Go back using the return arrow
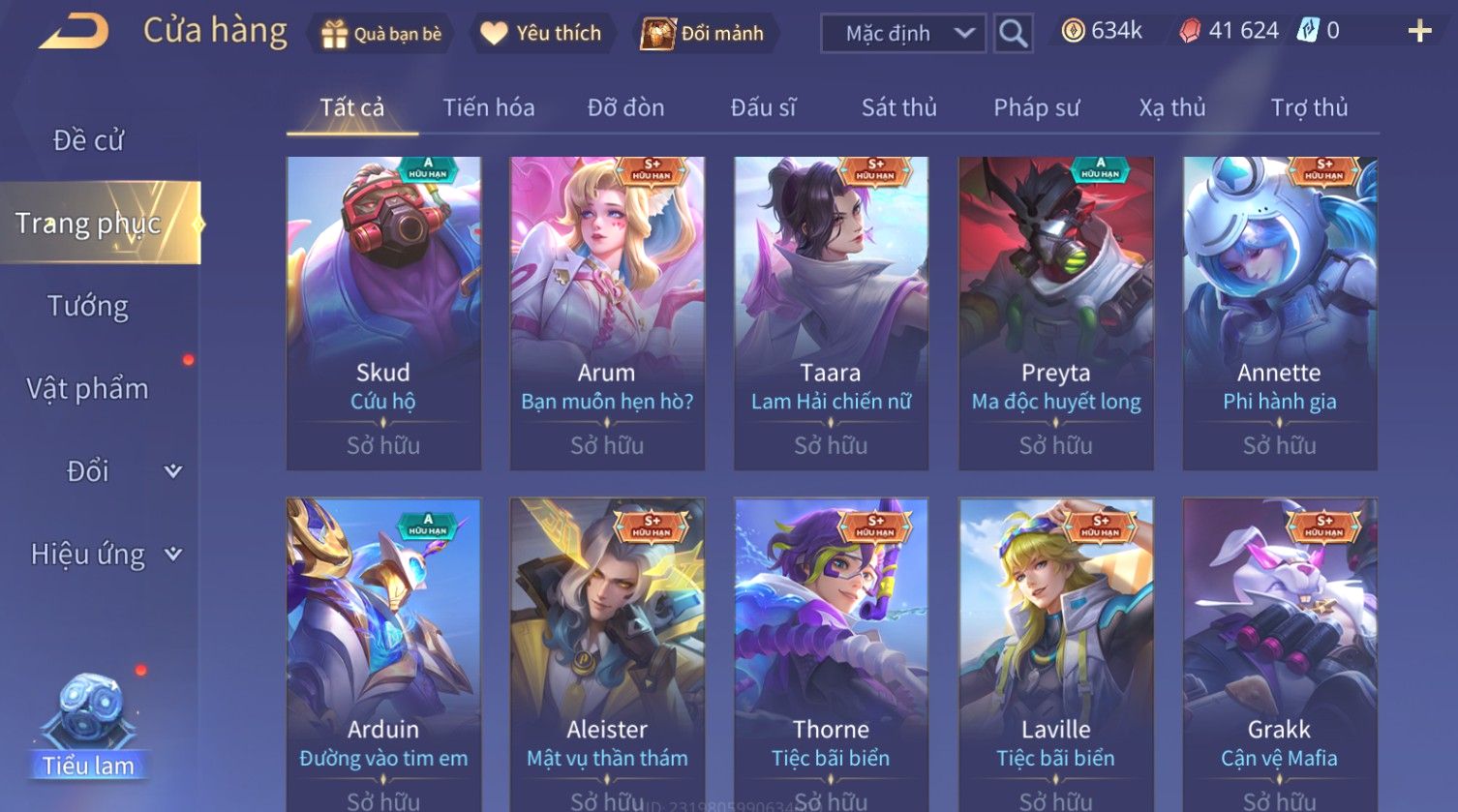The width and height of the screenshot is (1458, 812). tap(74, 32)
